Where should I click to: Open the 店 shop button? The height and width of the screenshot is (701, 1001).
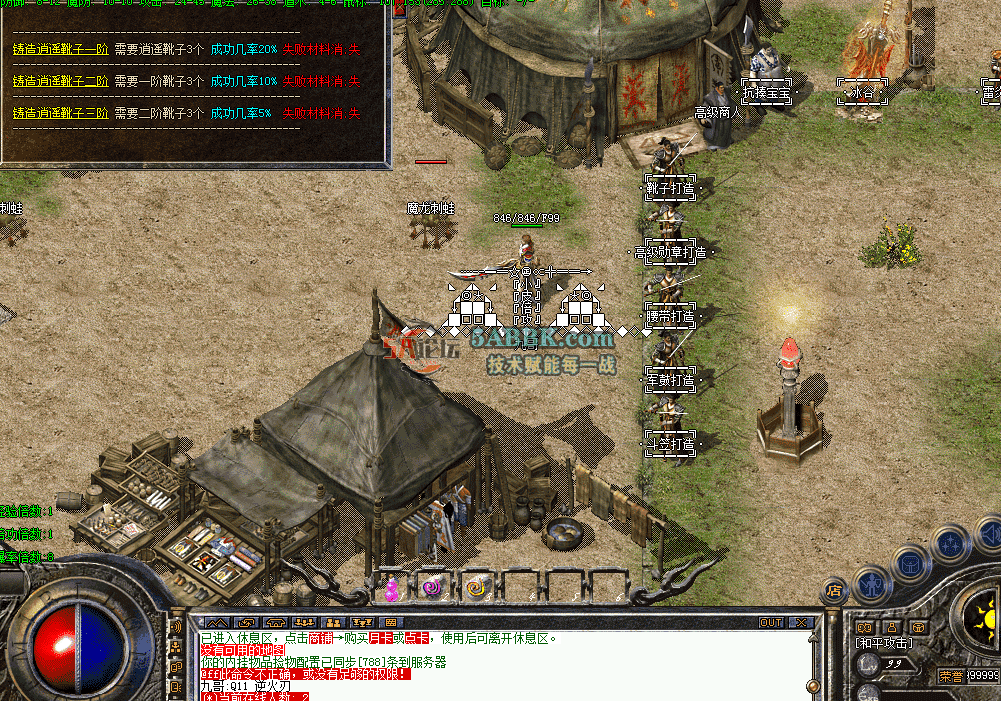(x=833, y=591)
